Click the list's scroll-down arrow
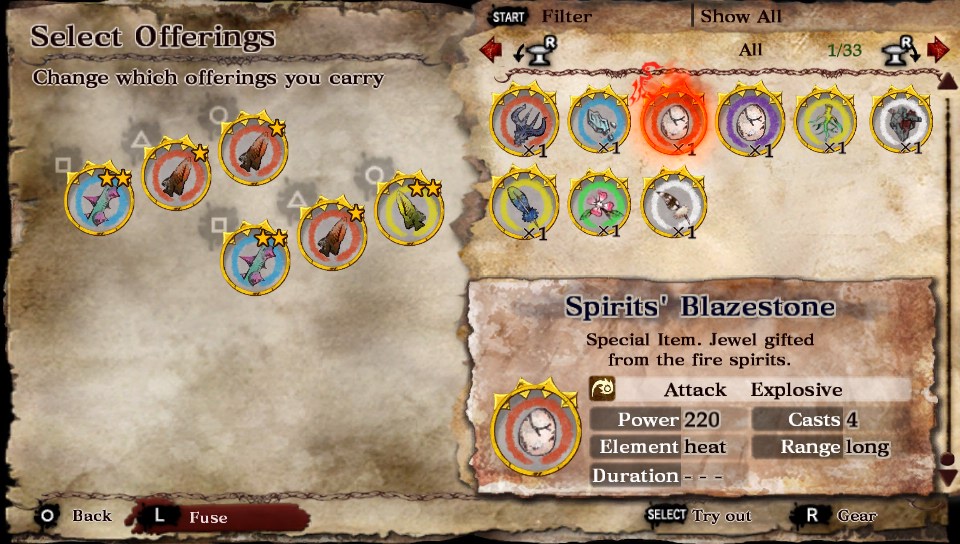Image resolution: width=960 pixels, height=544 pixels. [x=948, y=477]
